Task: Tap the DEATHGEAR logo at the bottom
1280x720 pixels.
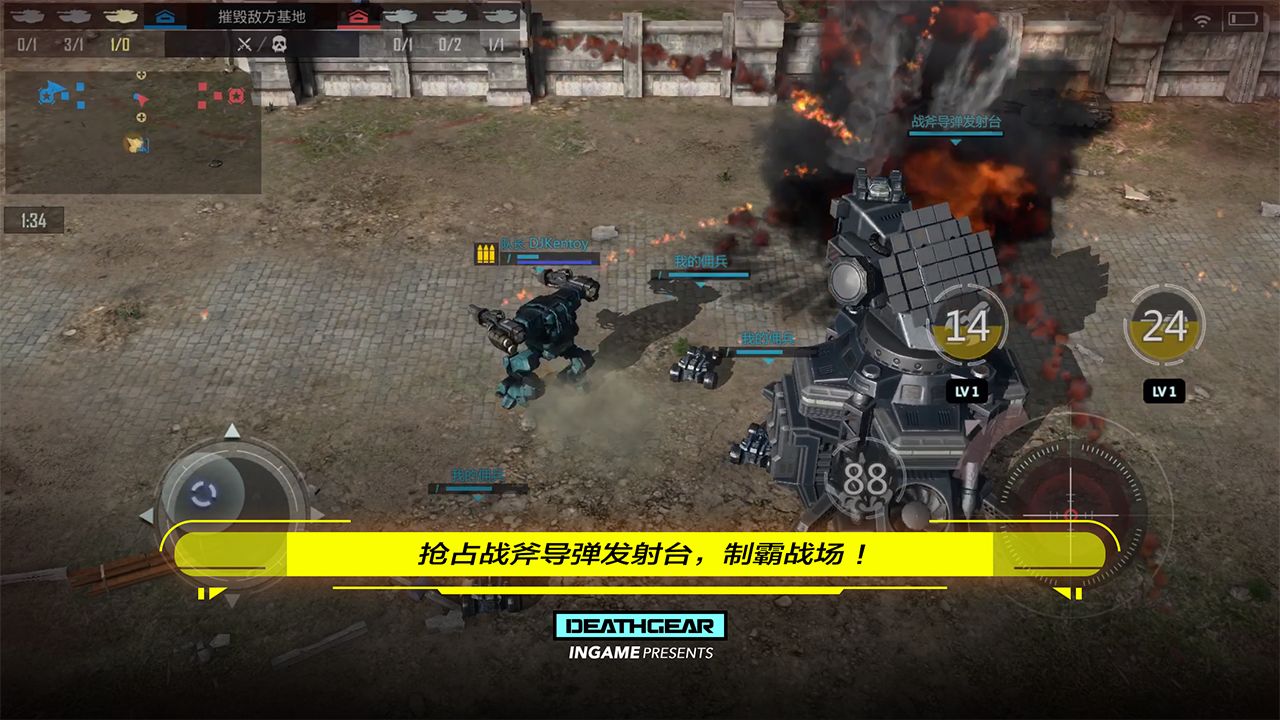Action: pyautogui.click(x=641, y=625)
